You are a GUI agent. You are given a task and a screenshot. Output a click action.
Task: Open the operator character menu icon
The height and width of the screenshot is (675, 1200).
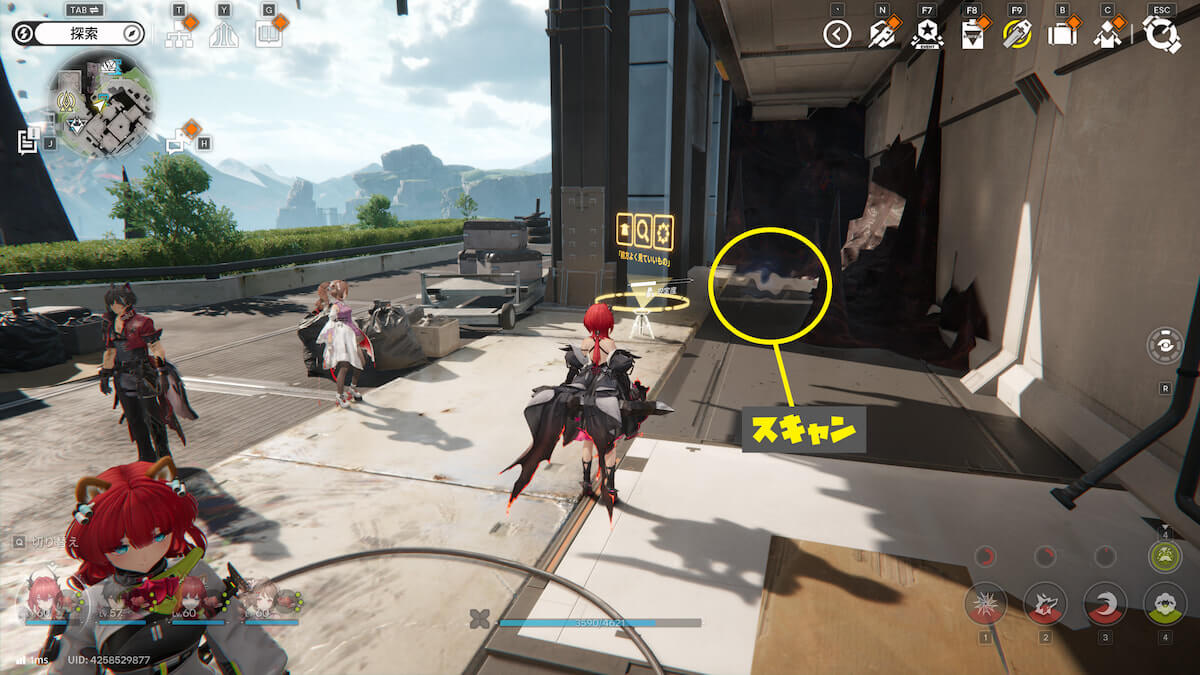pyautogui.click(x=1106, y=35)
